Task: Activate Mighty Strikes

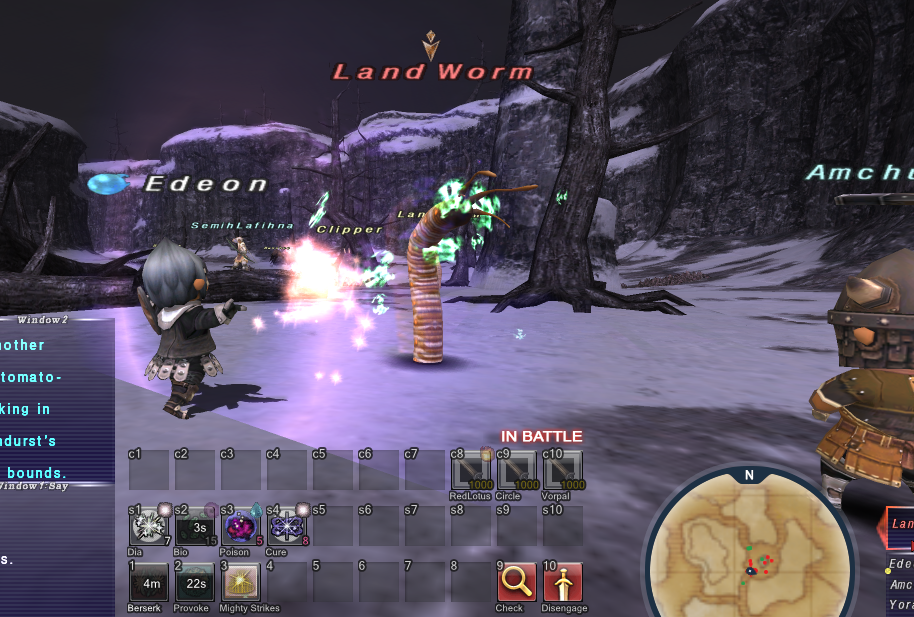Action: coord(240,582)
